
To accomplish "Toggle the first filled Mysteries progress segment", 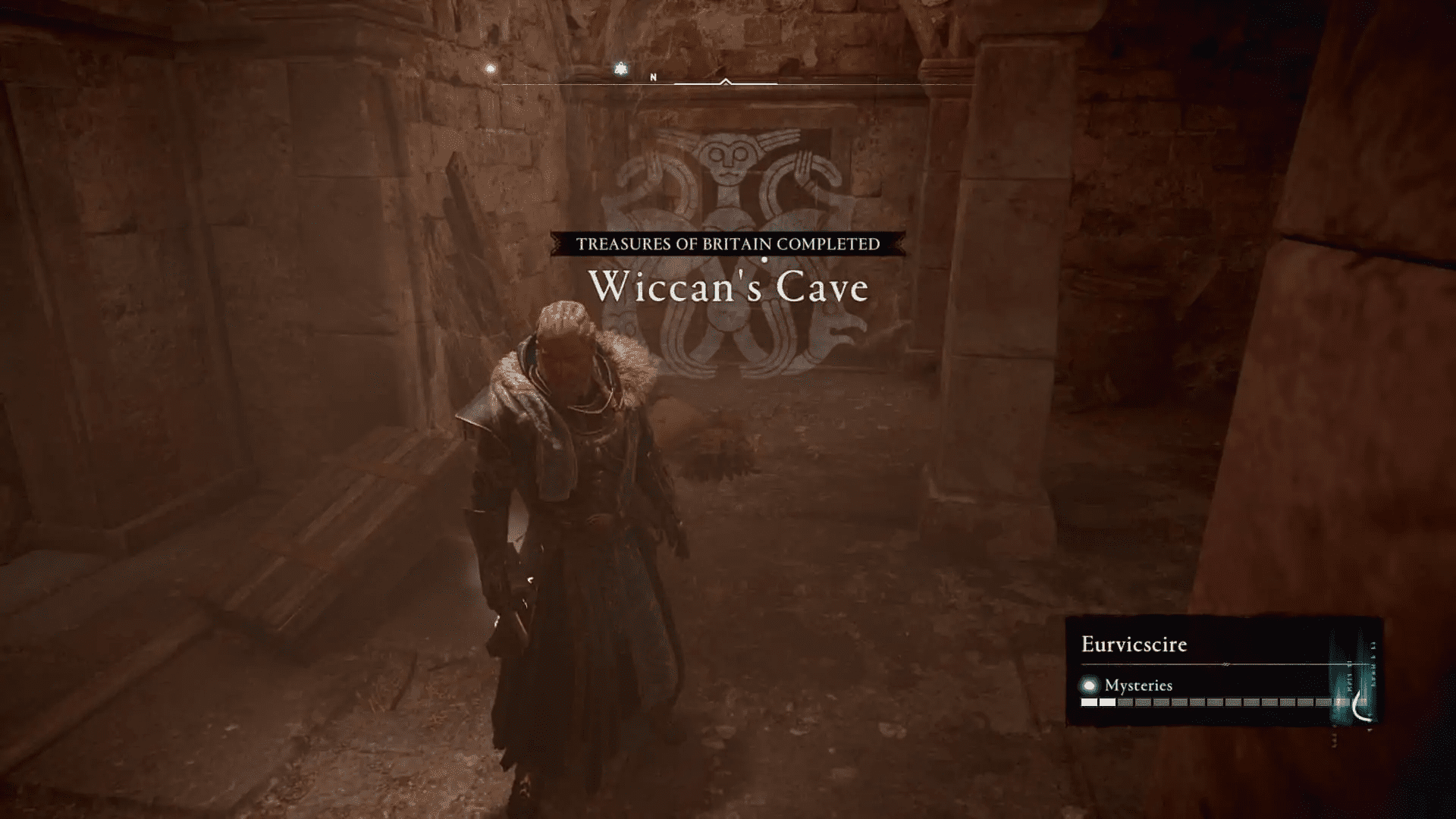I will 1088,701.
